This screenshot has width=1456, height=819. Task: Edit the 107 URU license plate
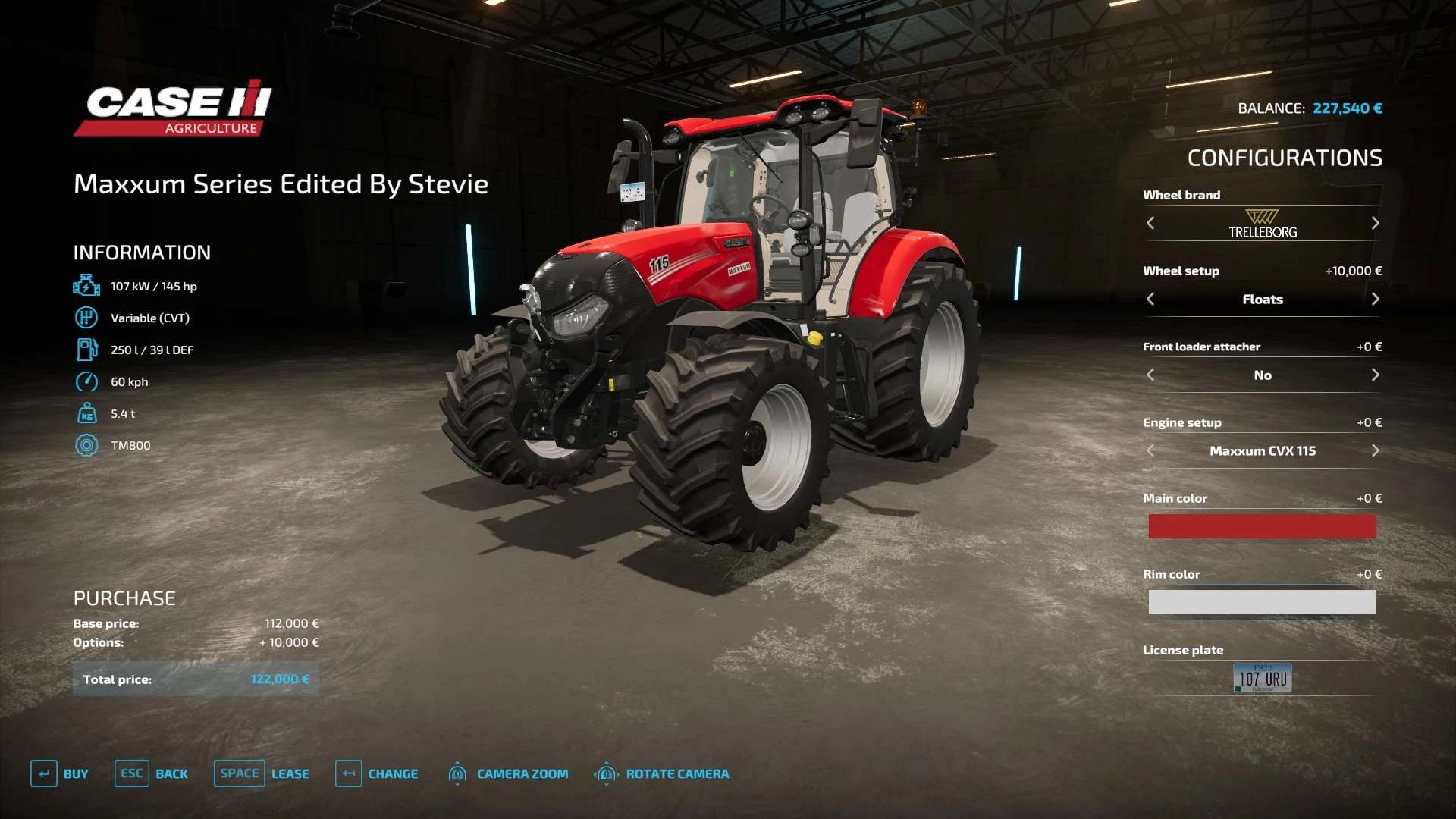click(x=1262, y=678)
